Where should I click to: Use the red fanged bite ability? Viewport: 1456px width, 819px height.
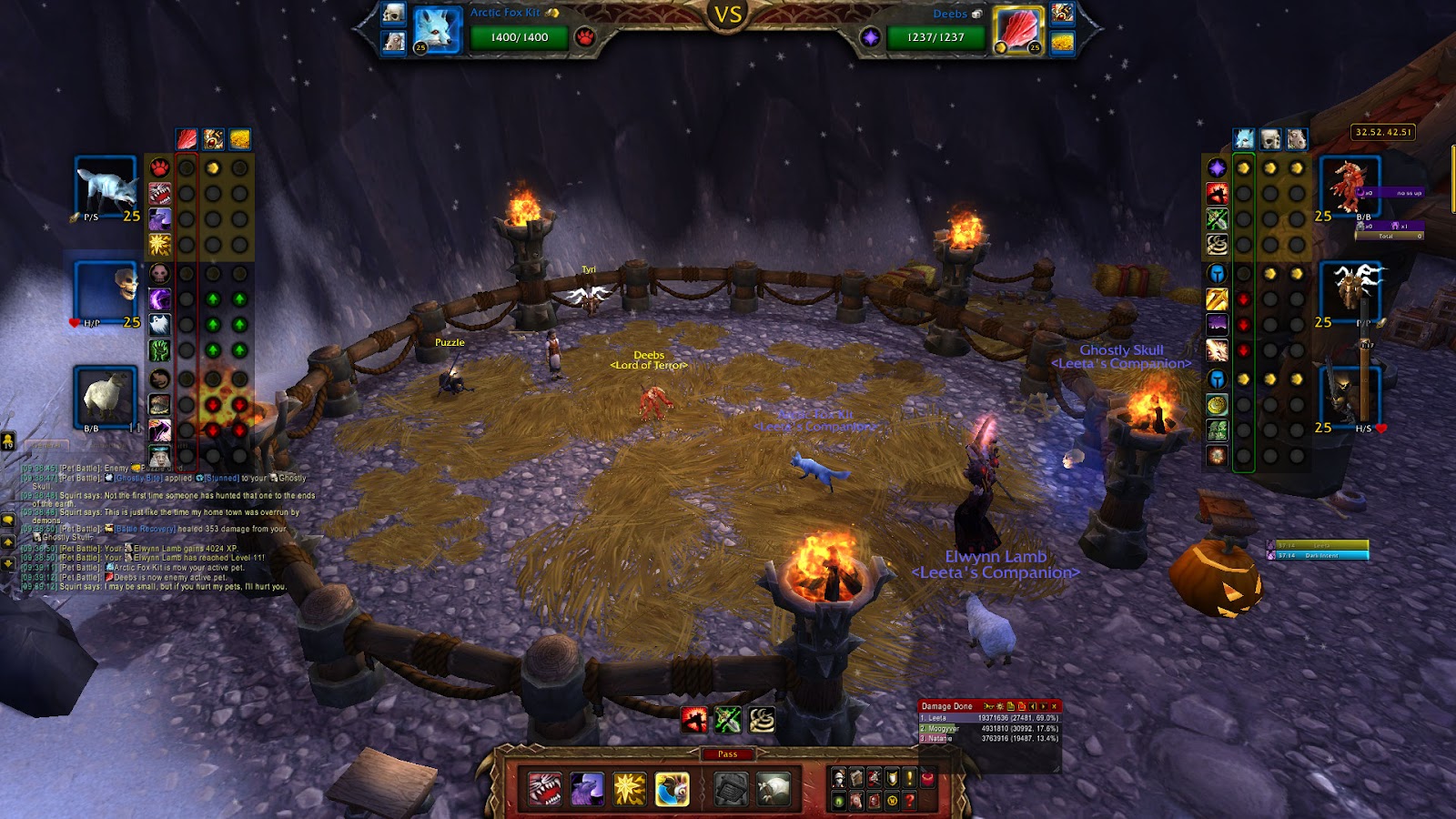pyautogui.click(x=545, y=789)
